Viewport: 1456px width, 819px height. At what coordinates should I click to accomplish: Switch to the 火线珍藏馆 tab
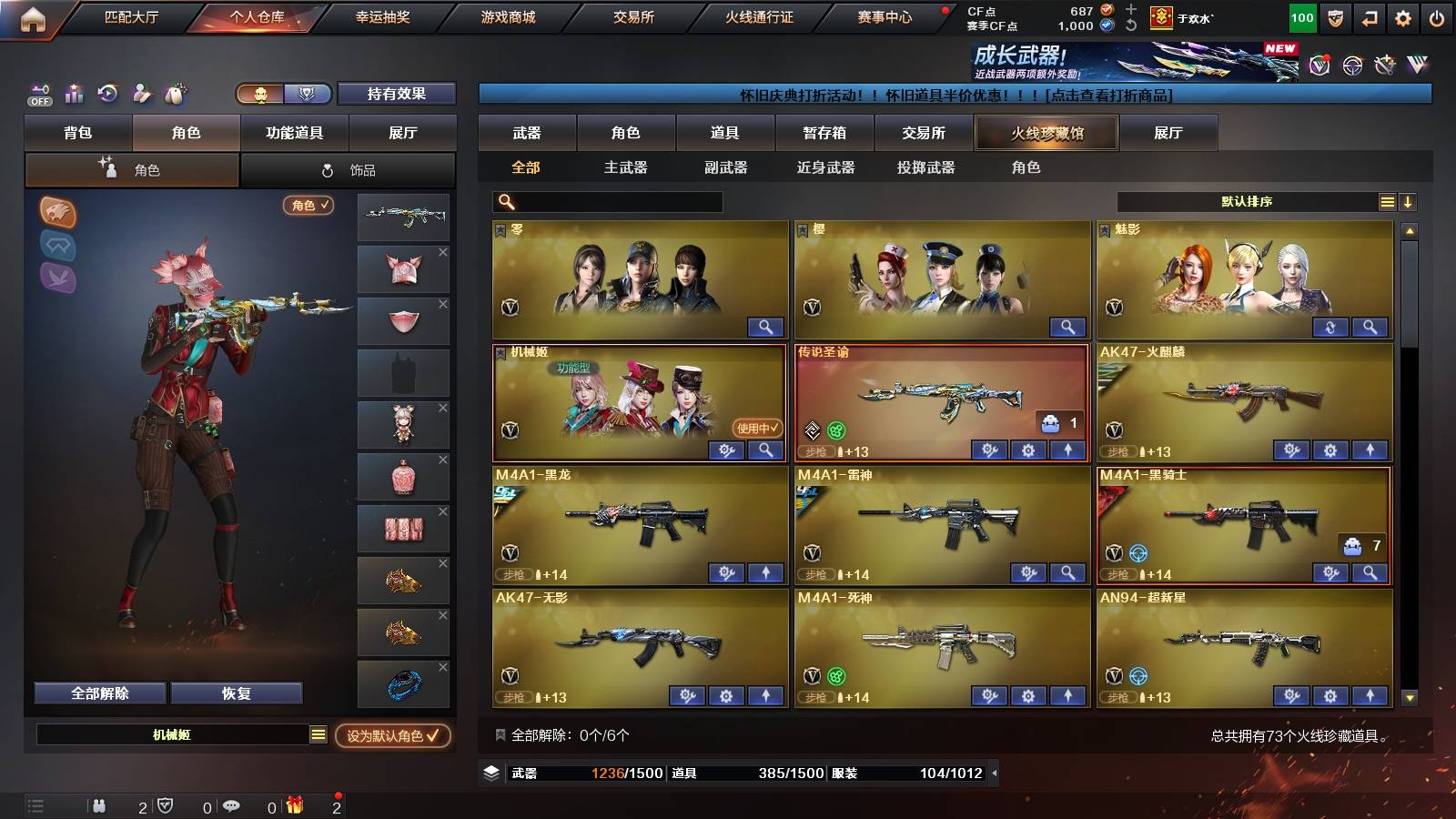coord(1046,133)
